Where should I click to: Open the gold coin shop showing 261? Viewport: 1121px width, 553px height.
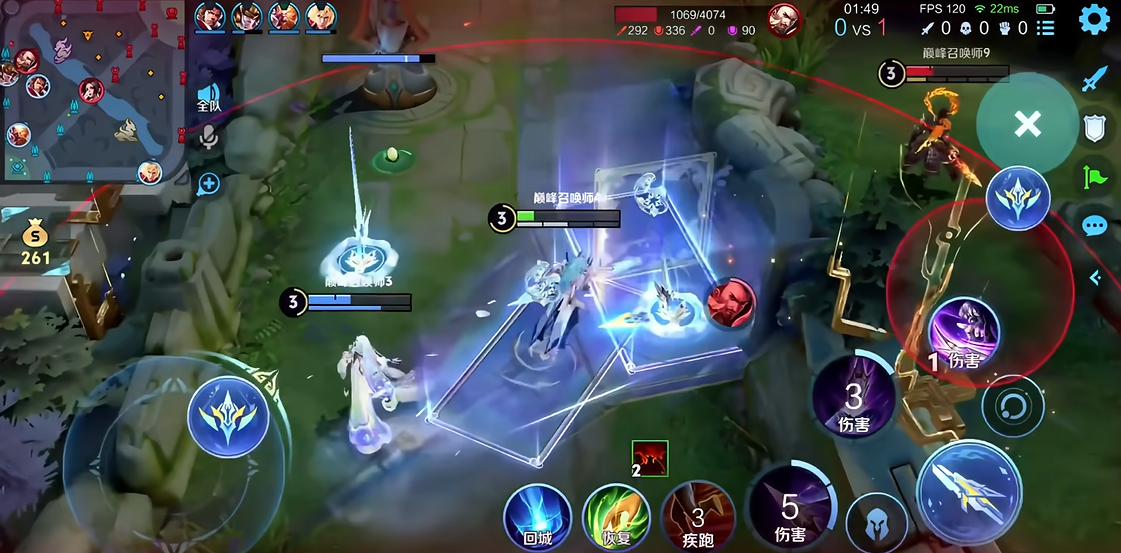click(x=35, y=245)
